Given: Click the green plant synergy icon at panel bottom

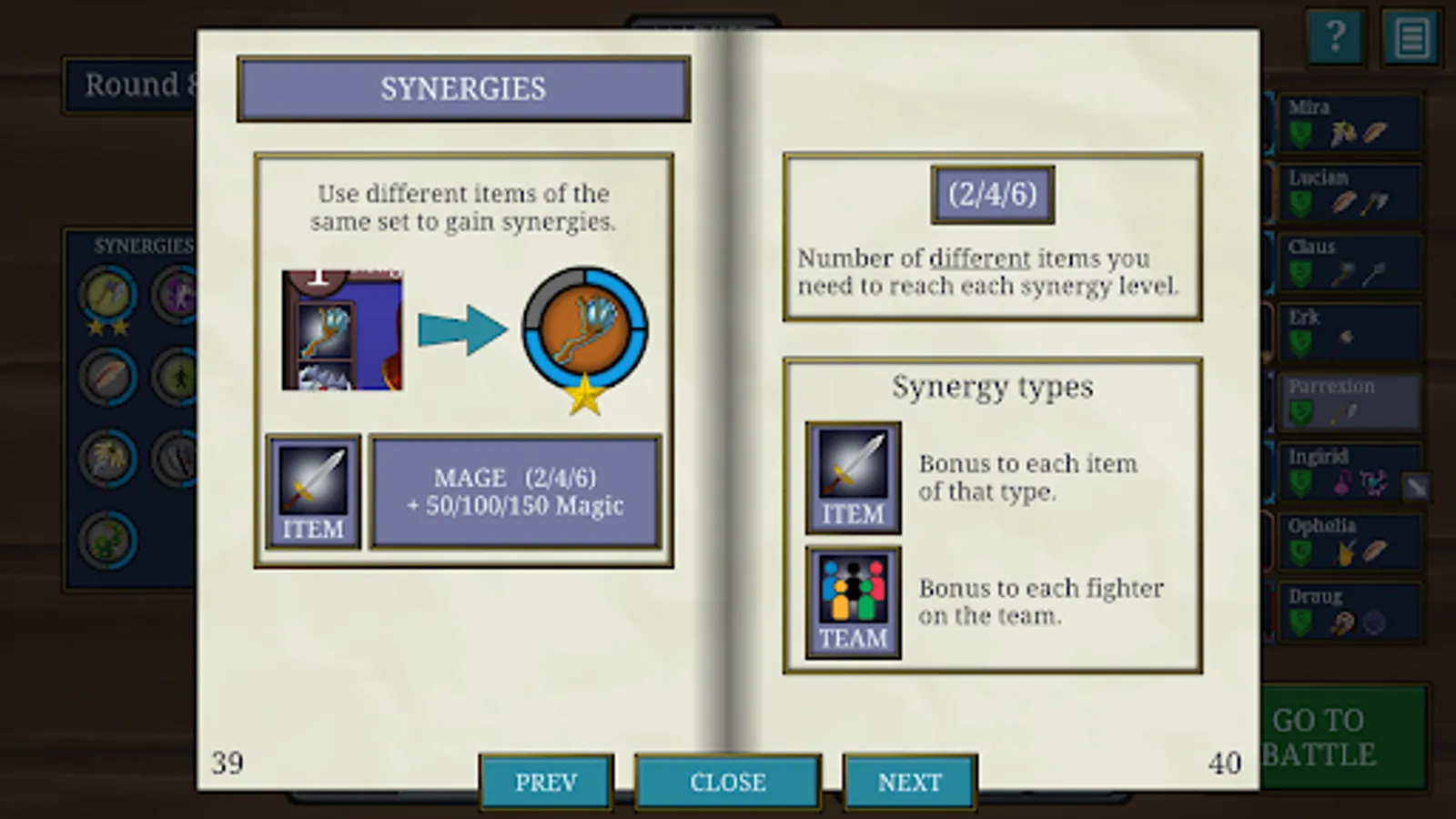Looking at the screenshot, I should click(x=106, y=539).
